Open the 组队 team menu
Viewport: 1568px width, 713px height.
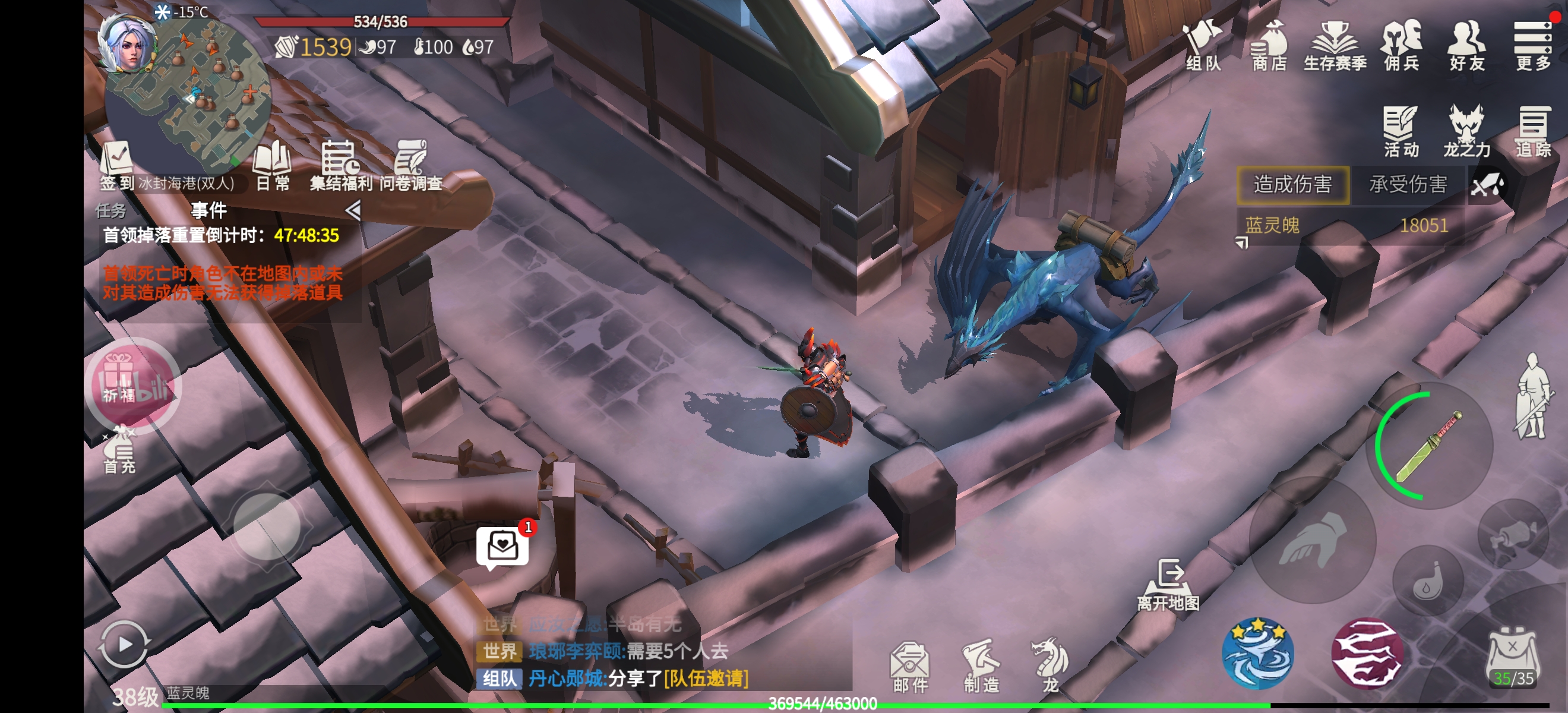(1202, 45)
